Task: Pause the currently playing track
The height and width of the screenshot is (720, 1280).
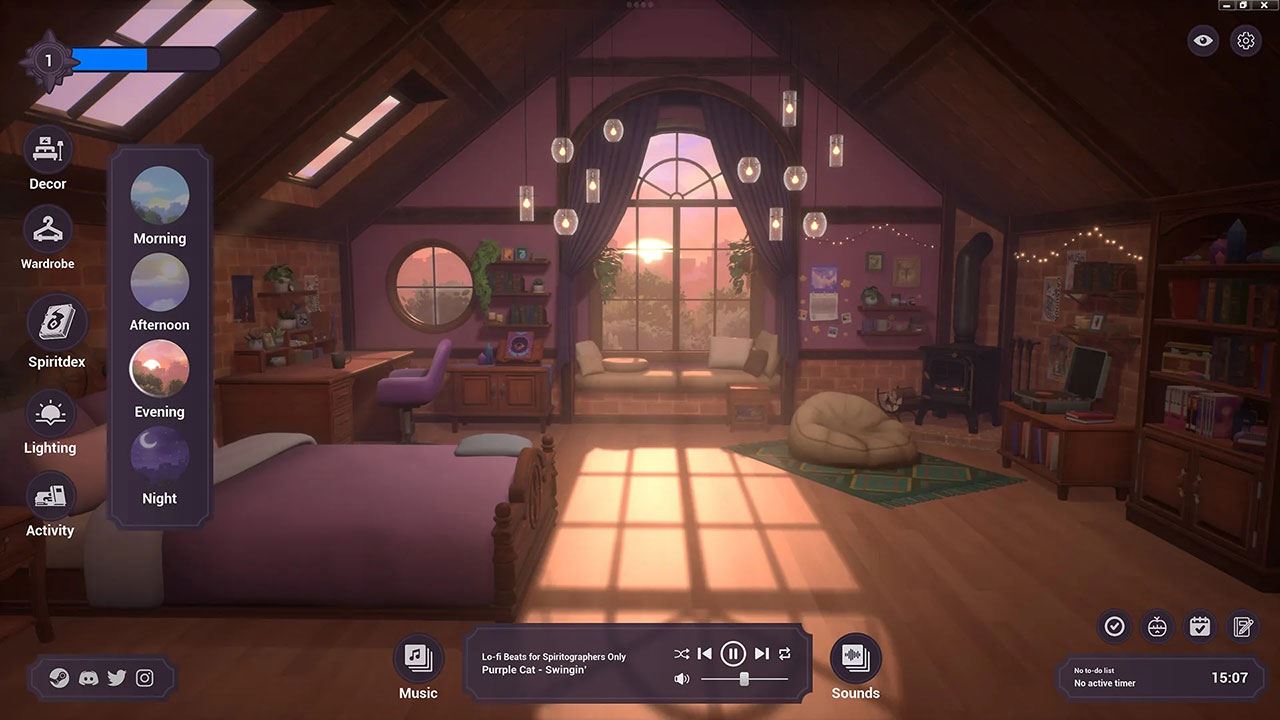Action: [733, 654]
